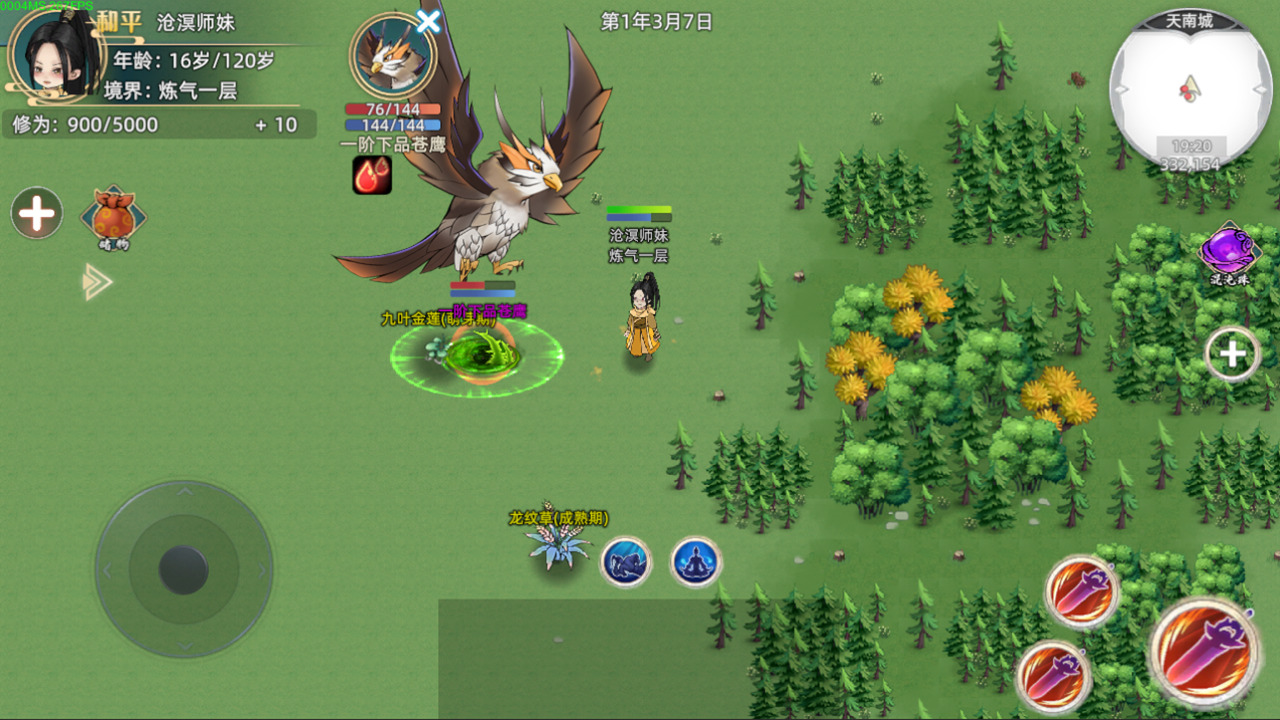
Task: Open the orange storage bag
Action: [114, 216]
